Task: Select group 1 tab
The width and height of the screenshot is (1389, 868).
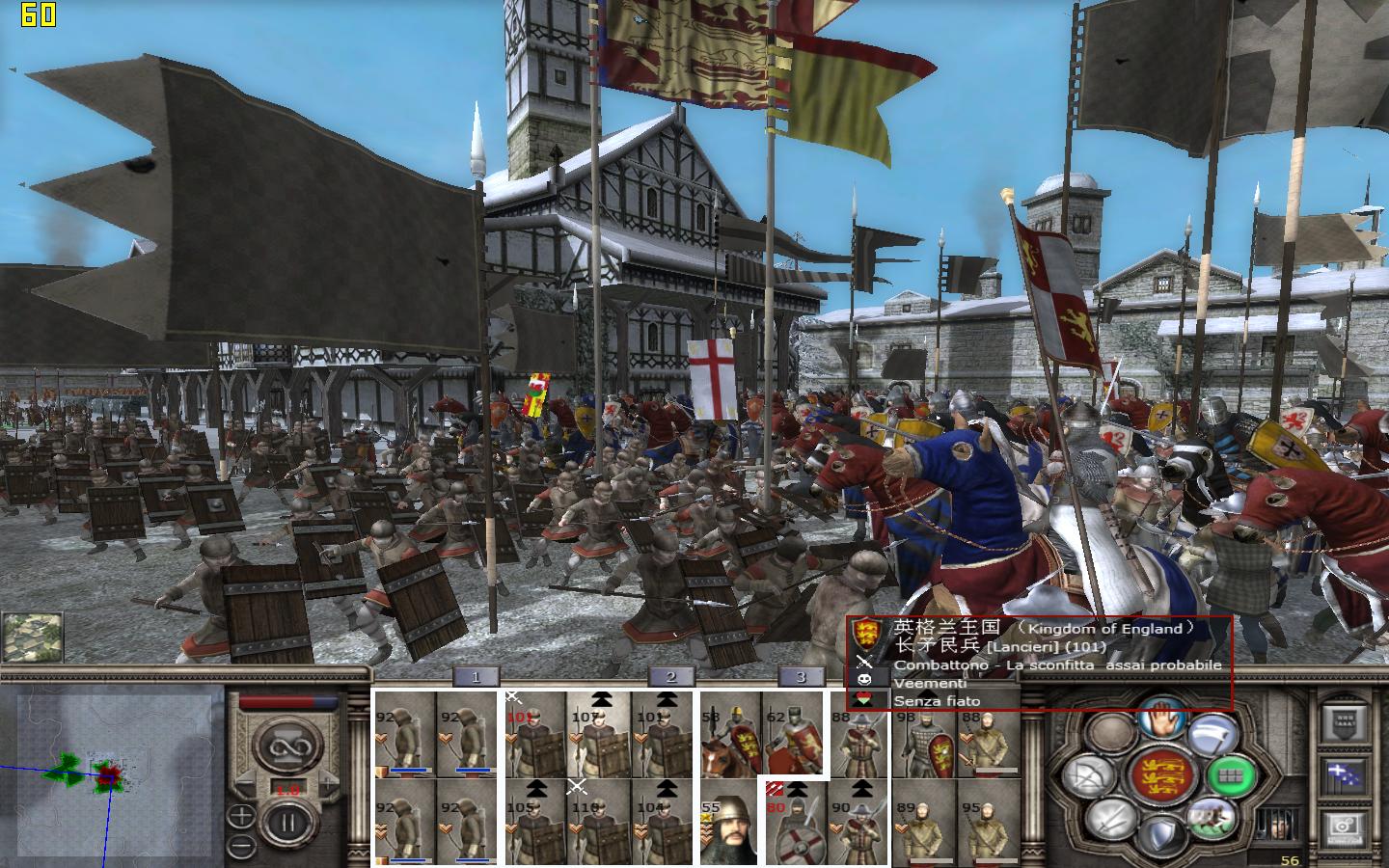Action: pos(476,676)
